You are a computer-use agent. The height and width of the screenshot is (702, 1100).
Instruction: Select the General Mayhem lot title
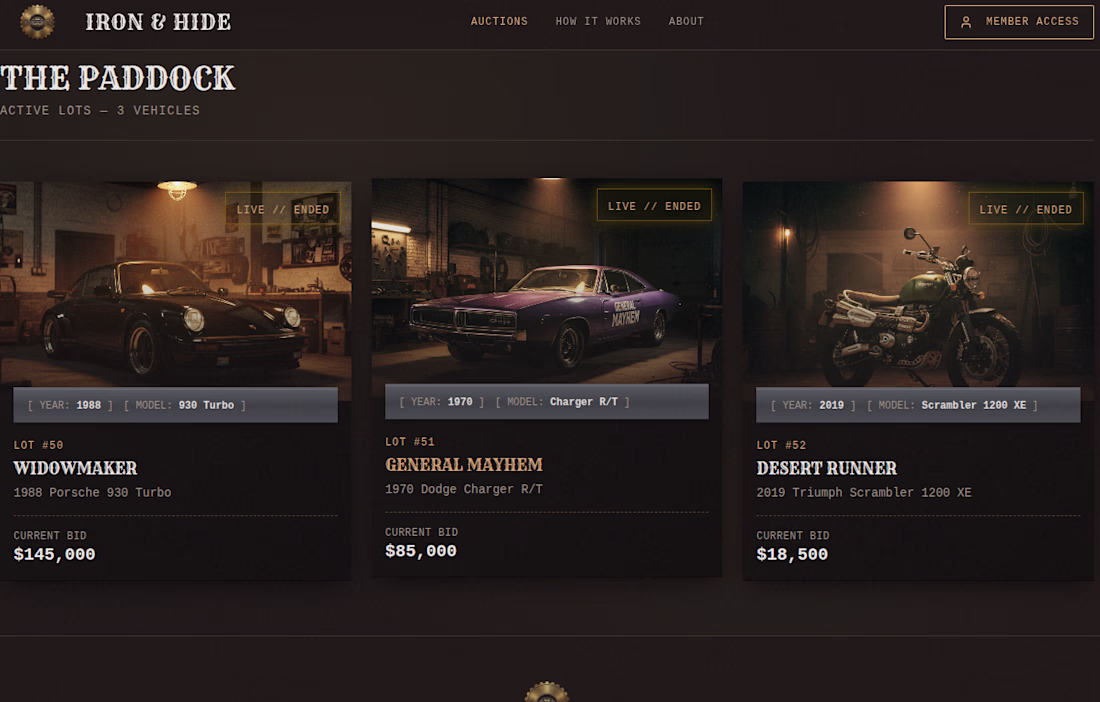pos(464,465)
